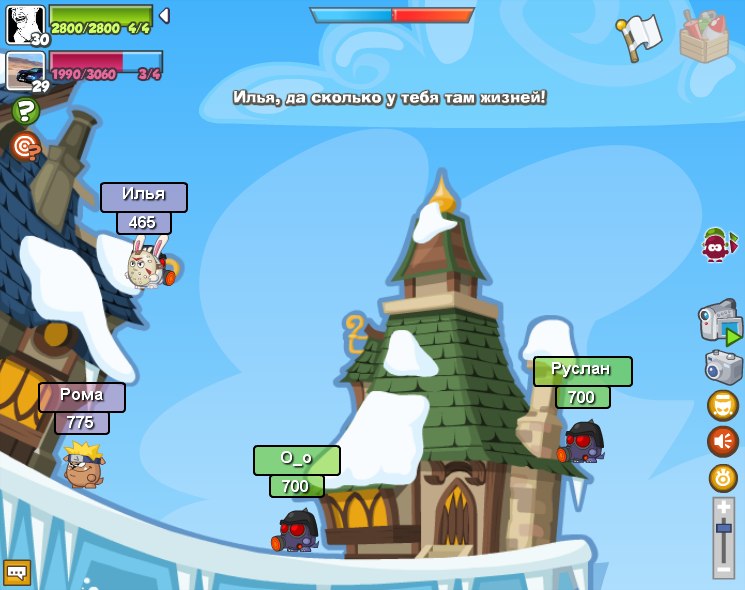
Task: Open the green question mark help
Action: click(x=25, y=111)
